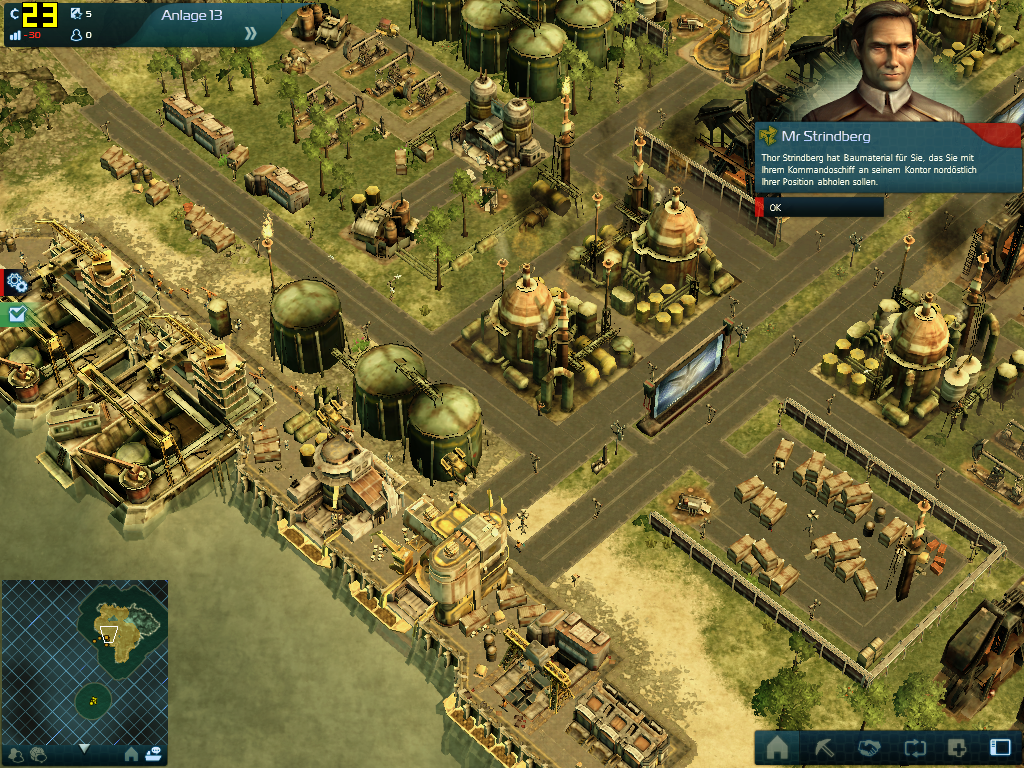Open the looping arrows trade routes menu
The height and width of the screenshot is (768, 1024).
tap(913, 748)
